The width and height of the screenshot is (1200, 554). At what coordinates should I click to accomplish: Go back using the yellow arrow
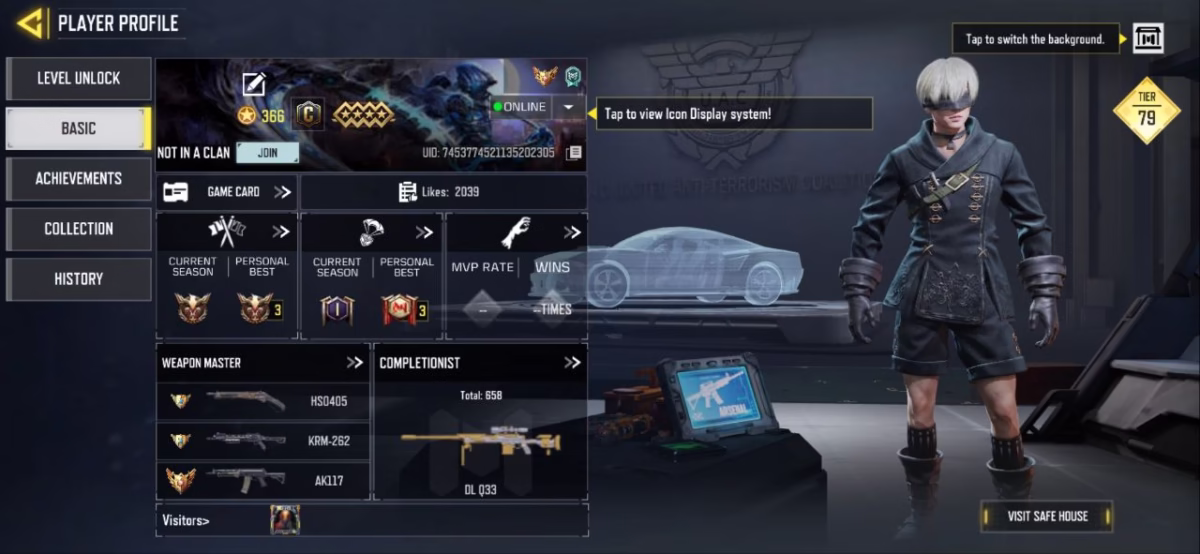pyautogui.click(x=30, y=23)
